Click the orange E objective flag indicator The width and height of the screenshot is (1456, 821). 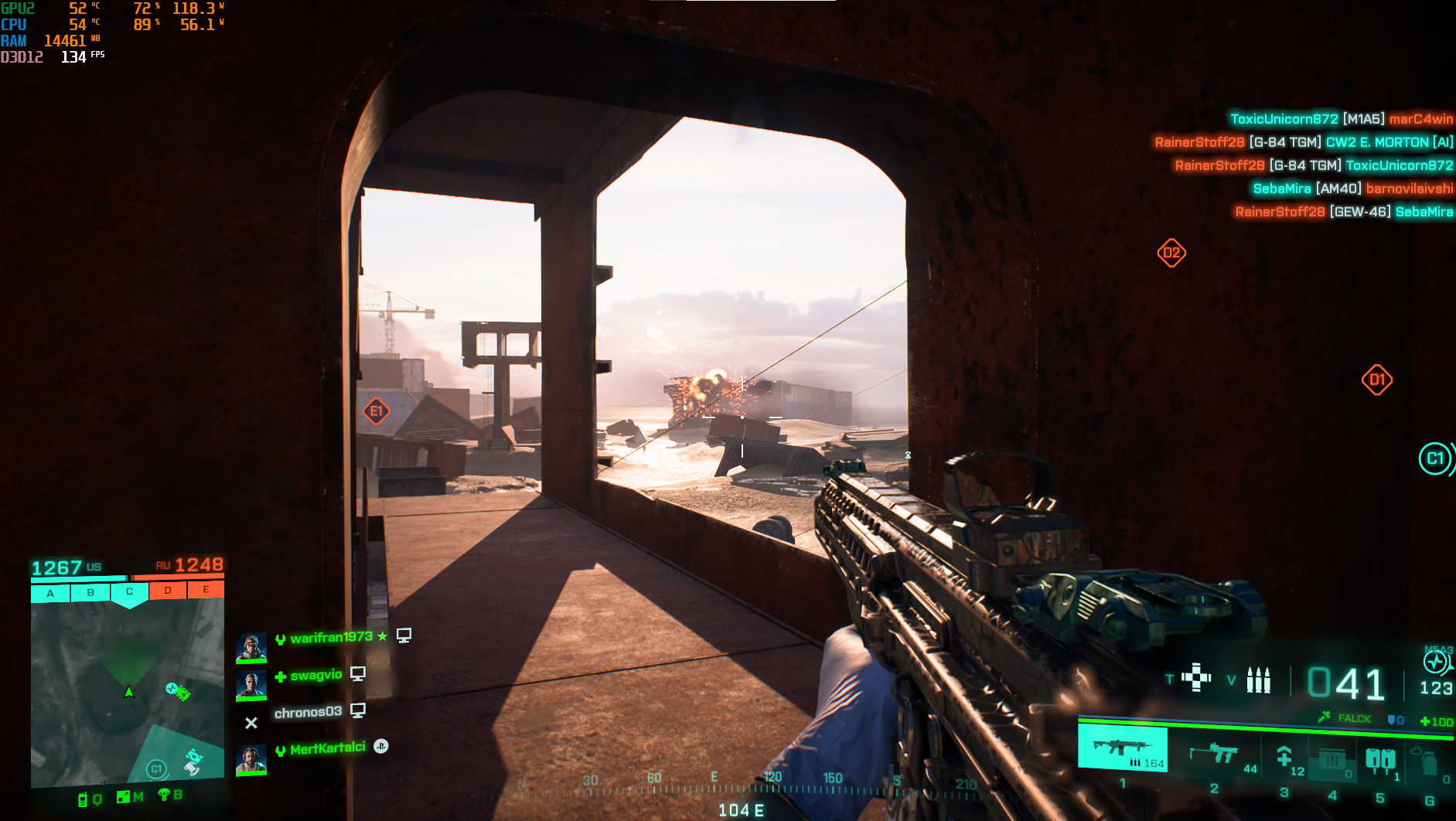click(x=206, y=589)
